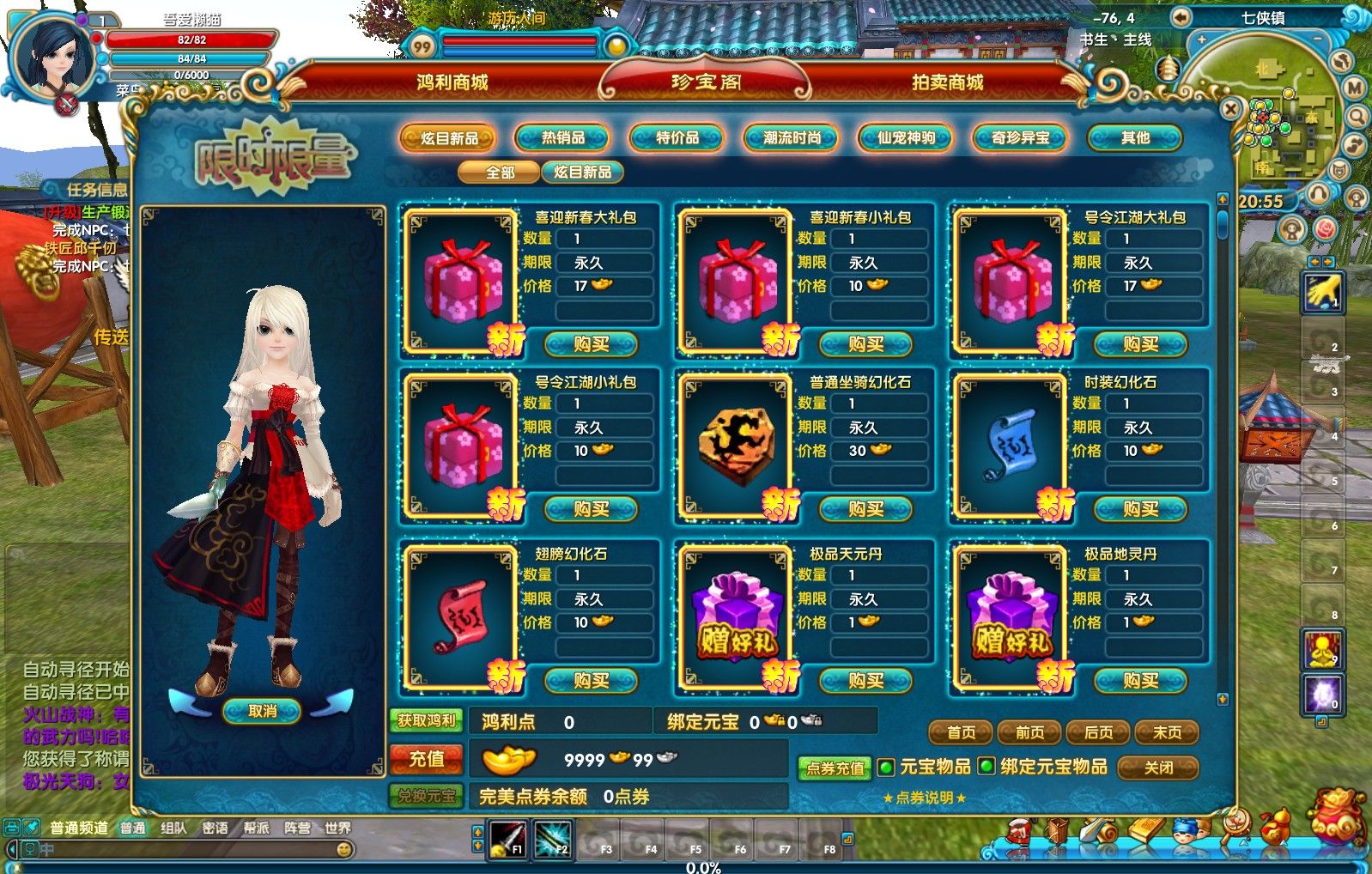Image resolution: width=1372 pixels, height=874 pixels.
Task: Select the 奇珍异宝 category
Action: [1020, 137]
